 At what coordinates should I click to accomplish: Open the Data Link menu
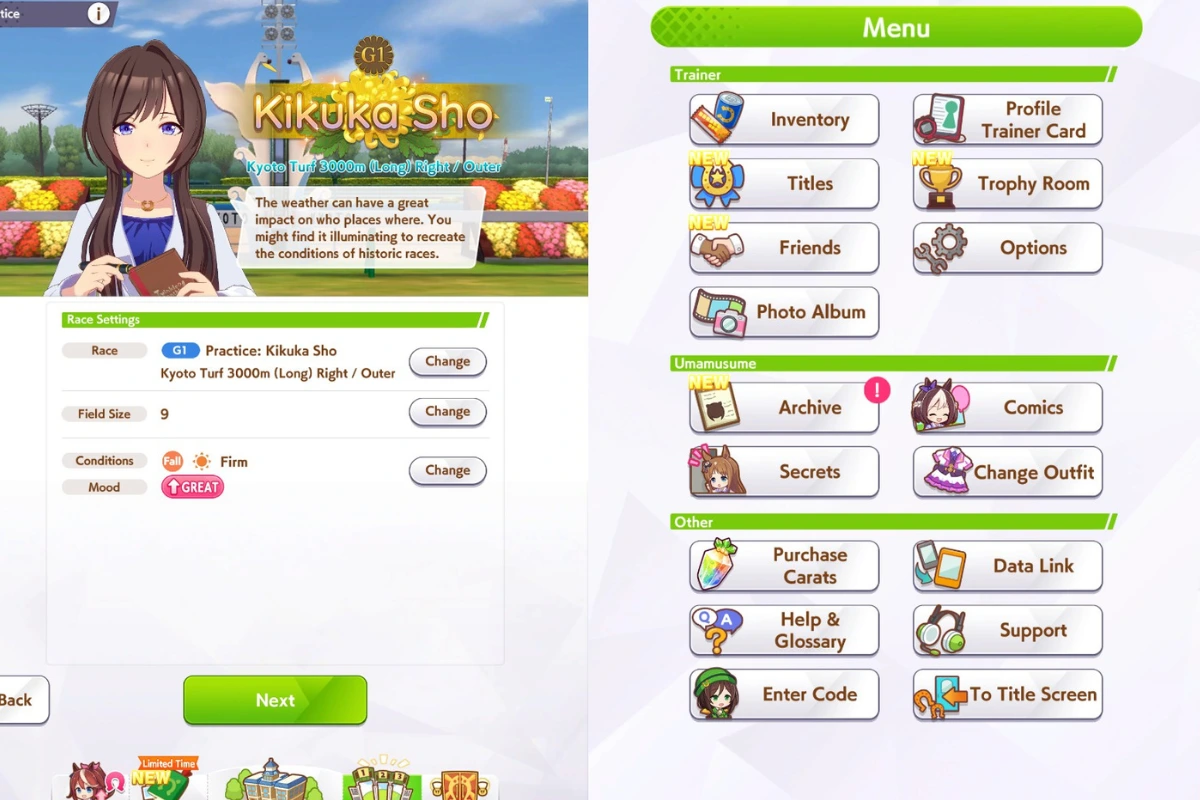1007,566
